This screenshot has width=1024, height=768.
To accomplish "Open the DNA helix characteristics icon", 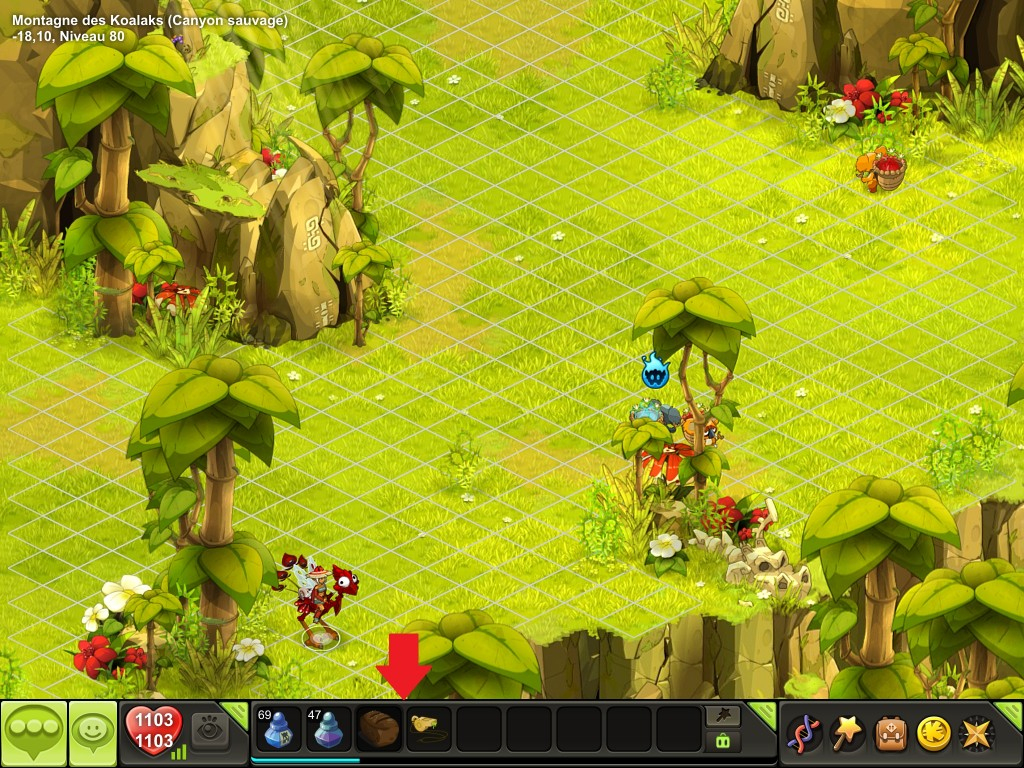I will 804,733.
